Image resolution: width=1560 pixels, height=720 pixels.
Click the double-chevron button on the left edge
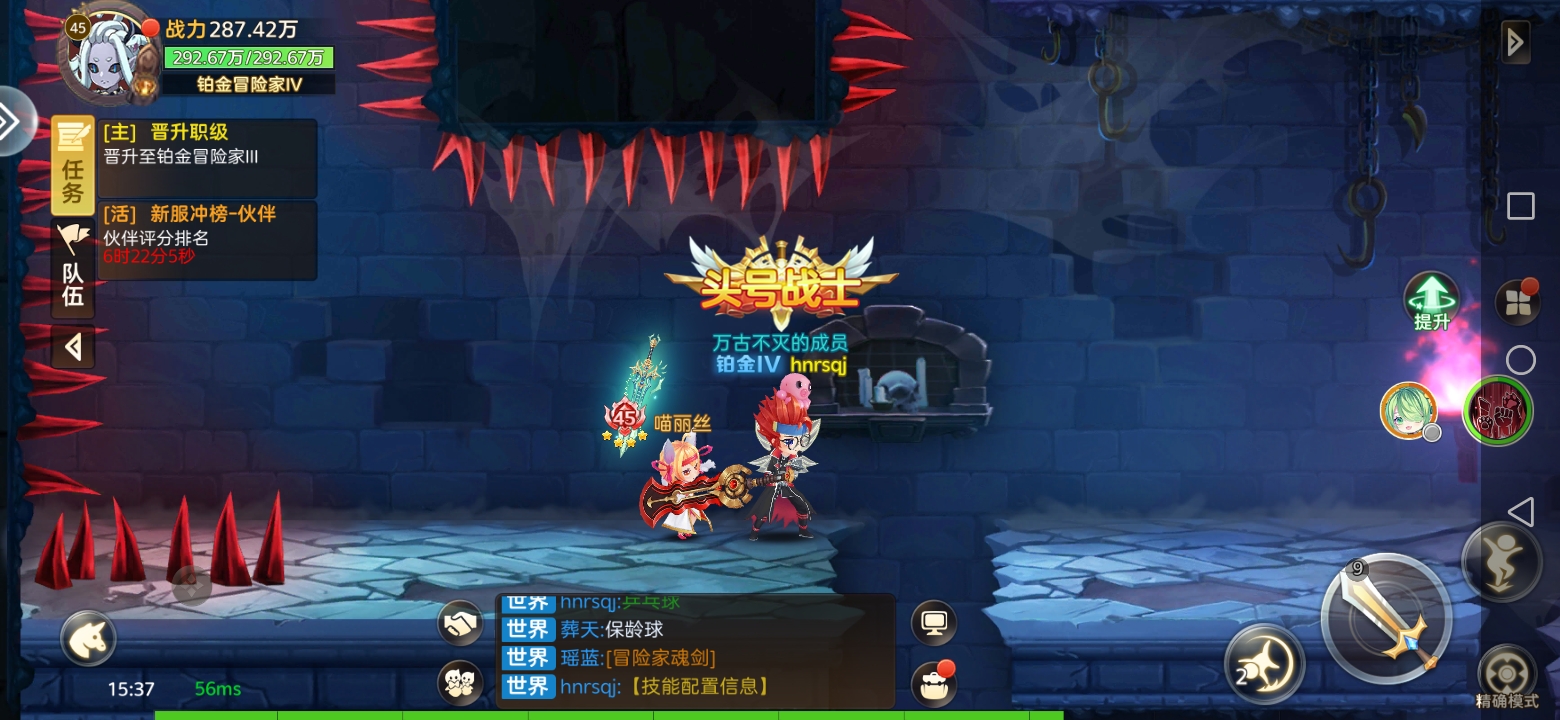pos(12,122)
